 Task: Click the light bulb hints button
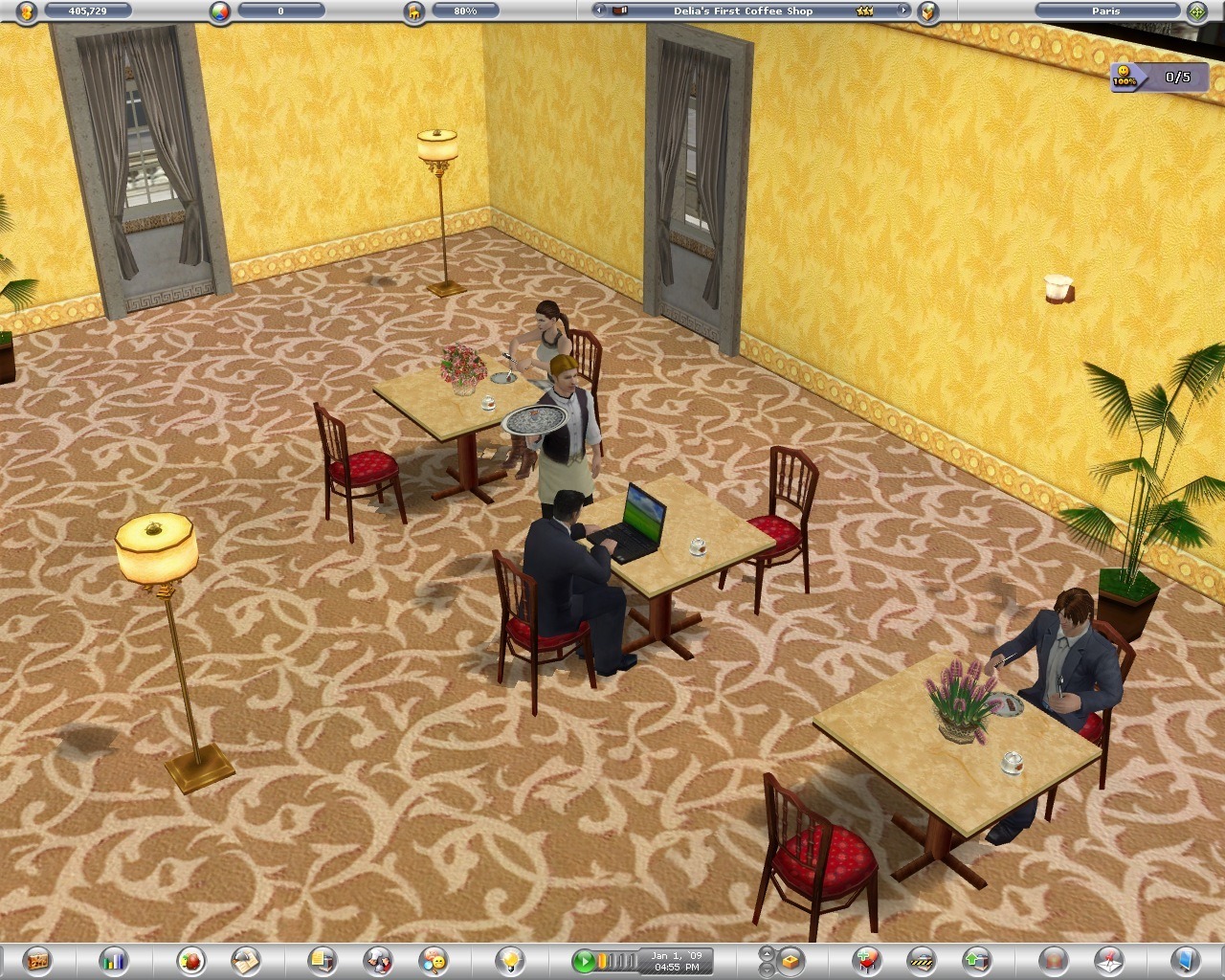[511, 959]
